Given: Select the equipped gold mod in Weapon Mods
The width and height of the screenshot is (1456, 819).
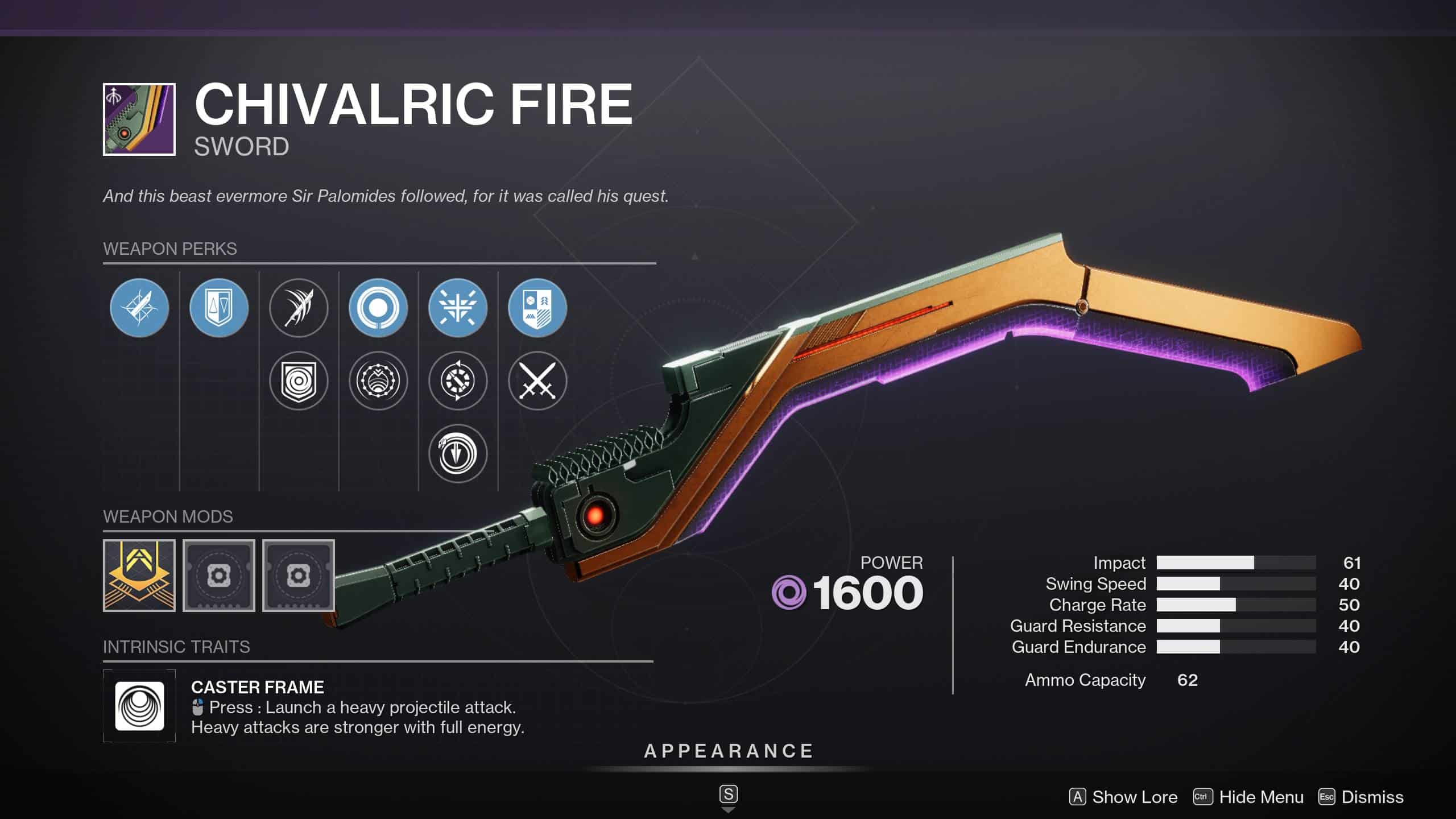Looking at the screenshot, I should pyautogui.click(x=138, y=576).
